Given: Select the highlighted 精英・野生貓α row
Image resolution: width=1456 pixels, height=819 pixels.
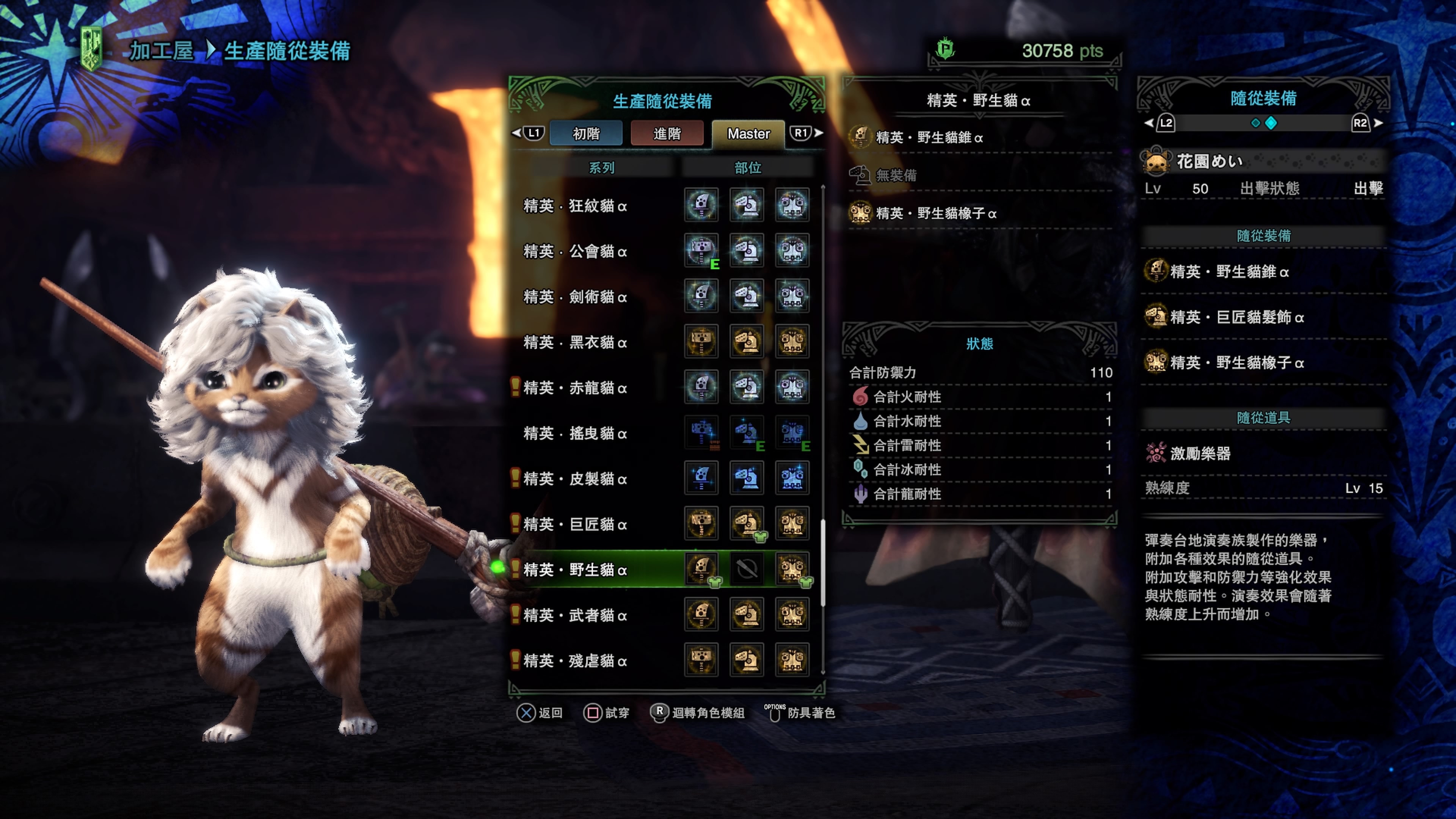Looking at the screenshot, I should pyautogui.click(x=575, y=570).
